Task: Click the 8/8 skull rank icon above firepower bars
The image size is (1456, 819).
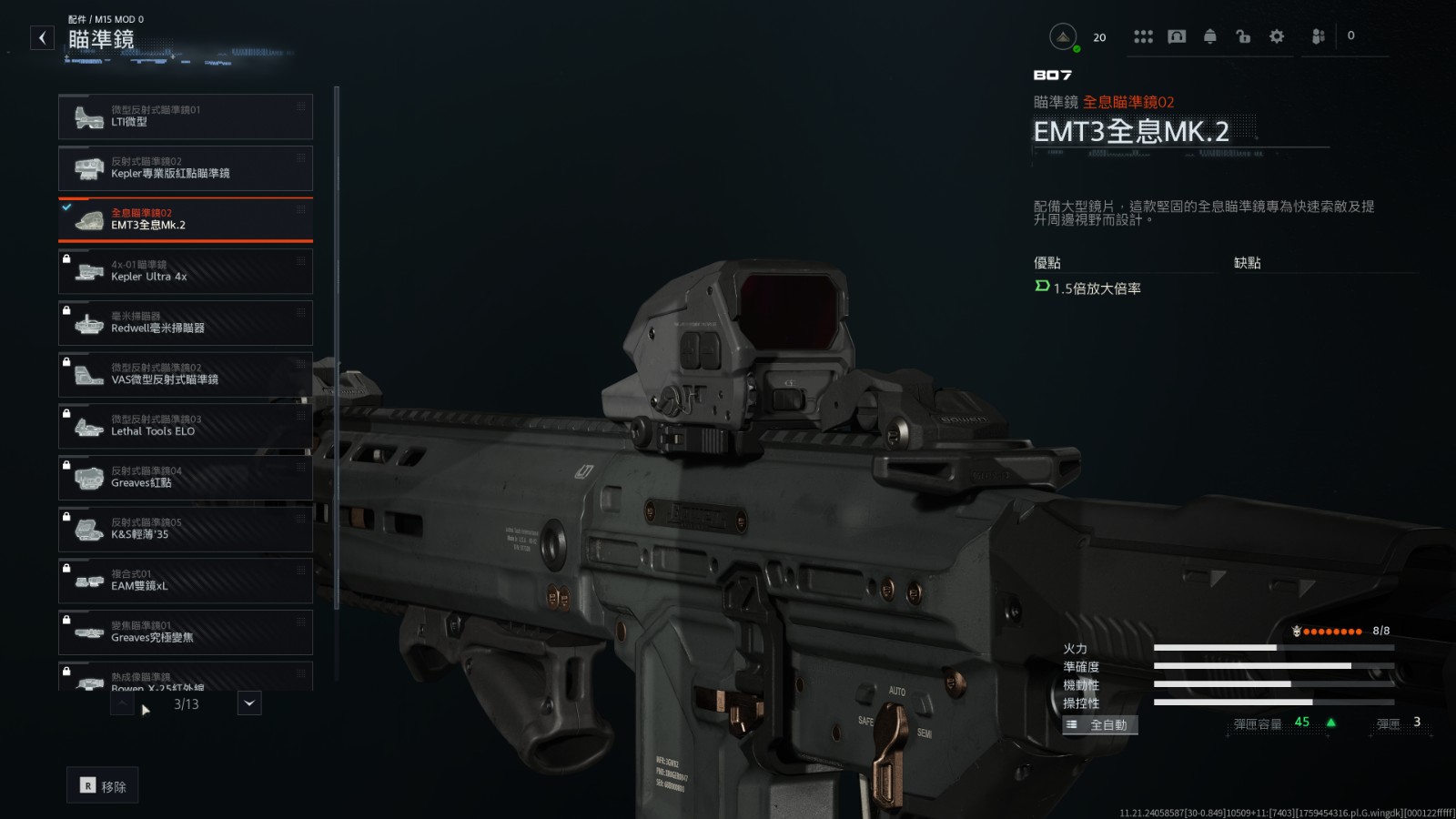Action: point(1296,630)
